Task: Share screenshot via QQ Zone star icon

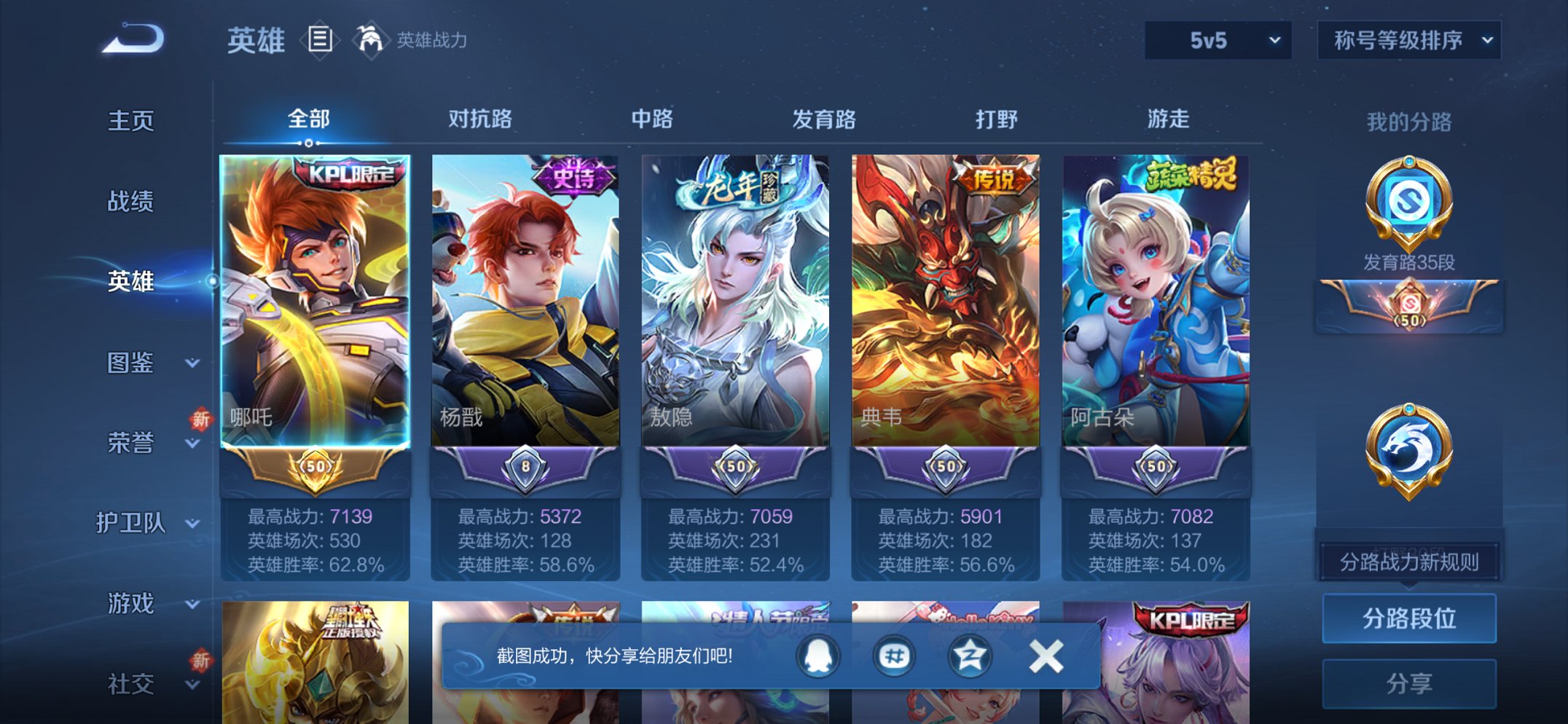Action: point(969,655)
